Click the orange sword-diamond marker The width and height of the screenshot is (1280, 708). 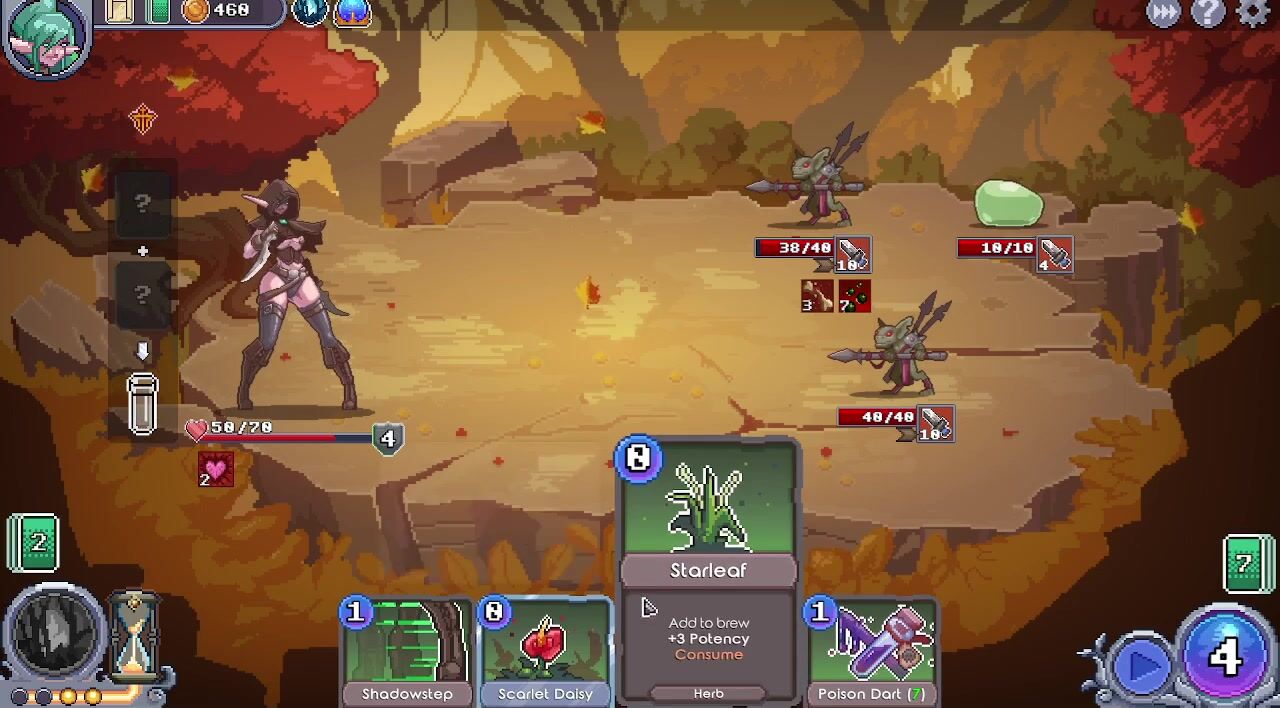point(143,120)
